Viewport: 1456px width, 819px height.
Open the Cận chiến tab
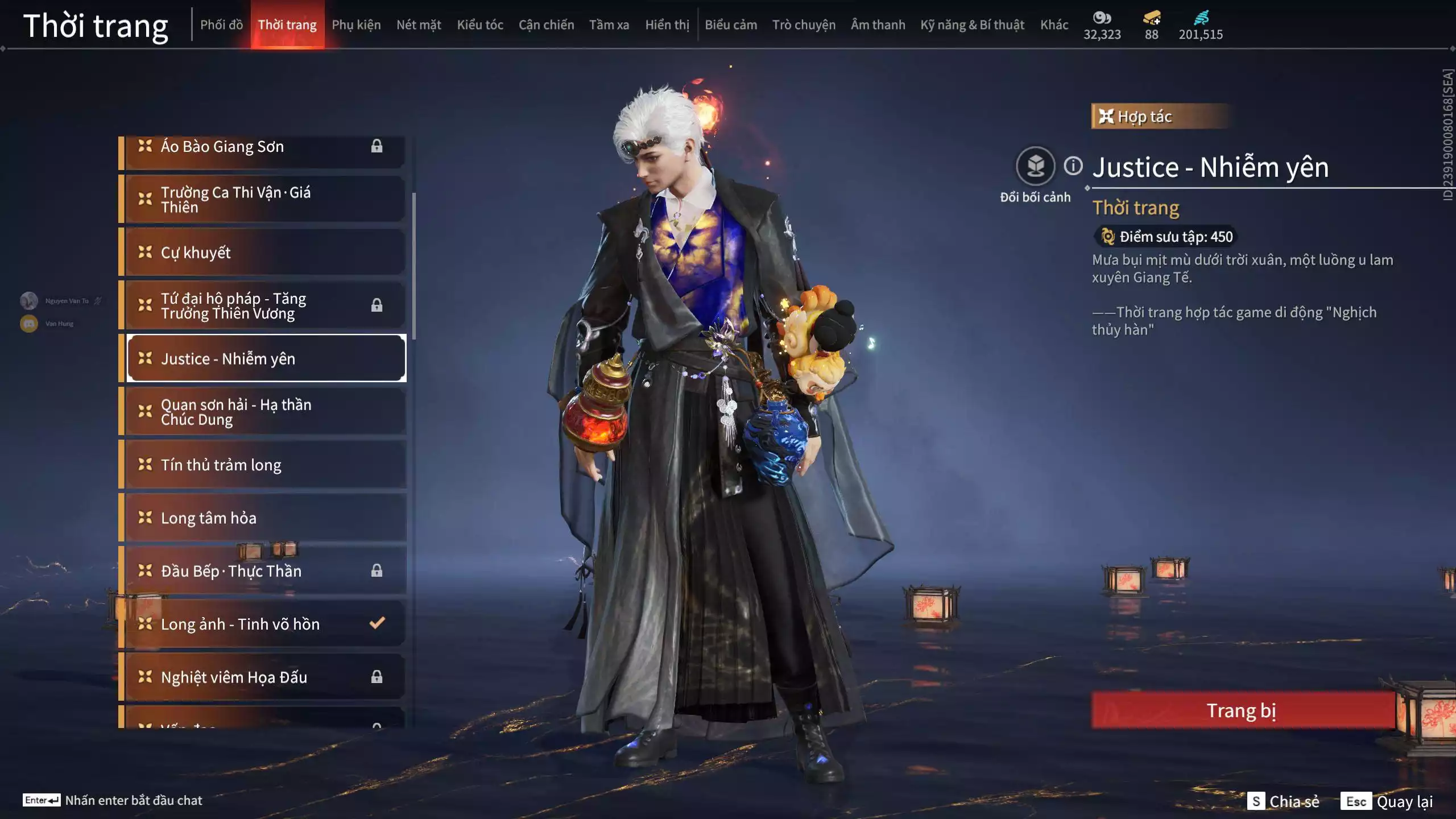(546, 25)
